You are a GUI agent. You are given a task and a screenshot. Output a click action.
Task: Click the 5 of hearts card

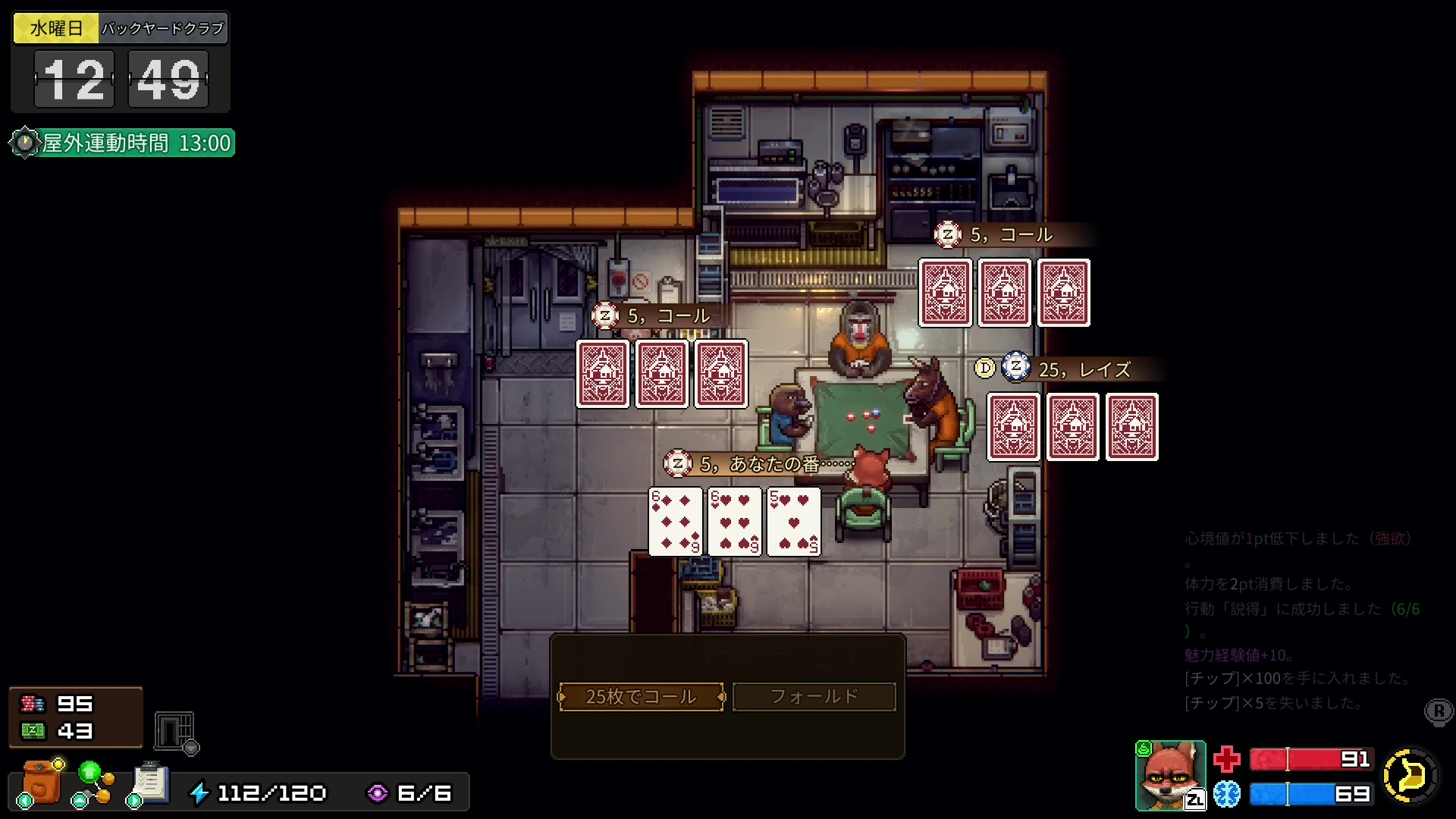tap(793, 522)
